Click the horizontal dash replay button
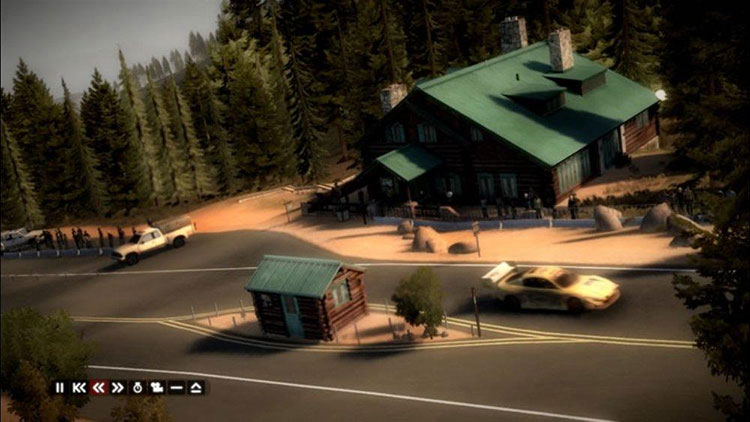Screen dimensions: 750x422 click(177, 387)
